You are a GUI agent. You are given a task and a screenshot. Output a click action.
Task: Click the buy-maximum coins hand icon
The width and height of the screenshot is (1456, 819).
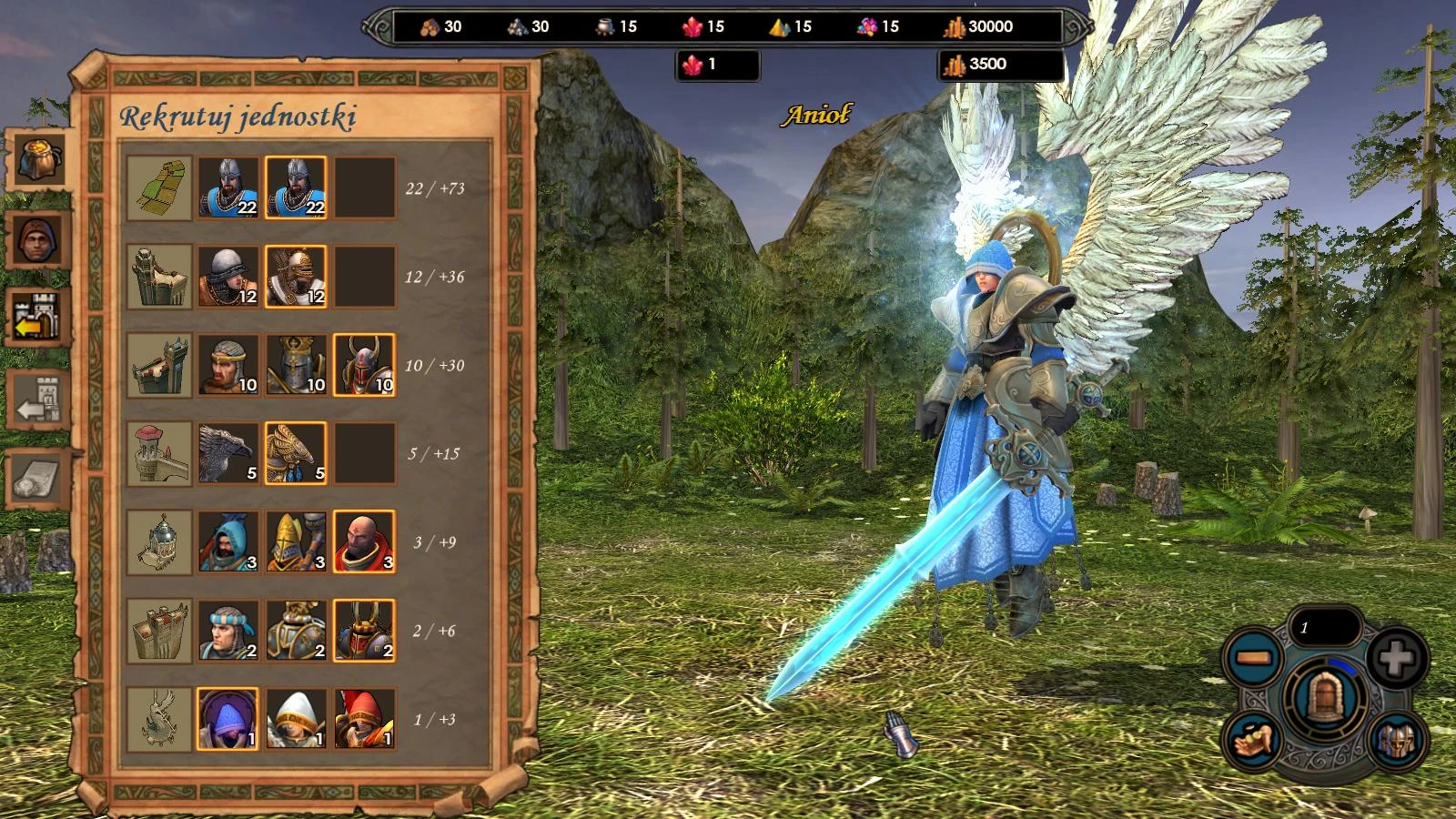(x=1254, y=742)
